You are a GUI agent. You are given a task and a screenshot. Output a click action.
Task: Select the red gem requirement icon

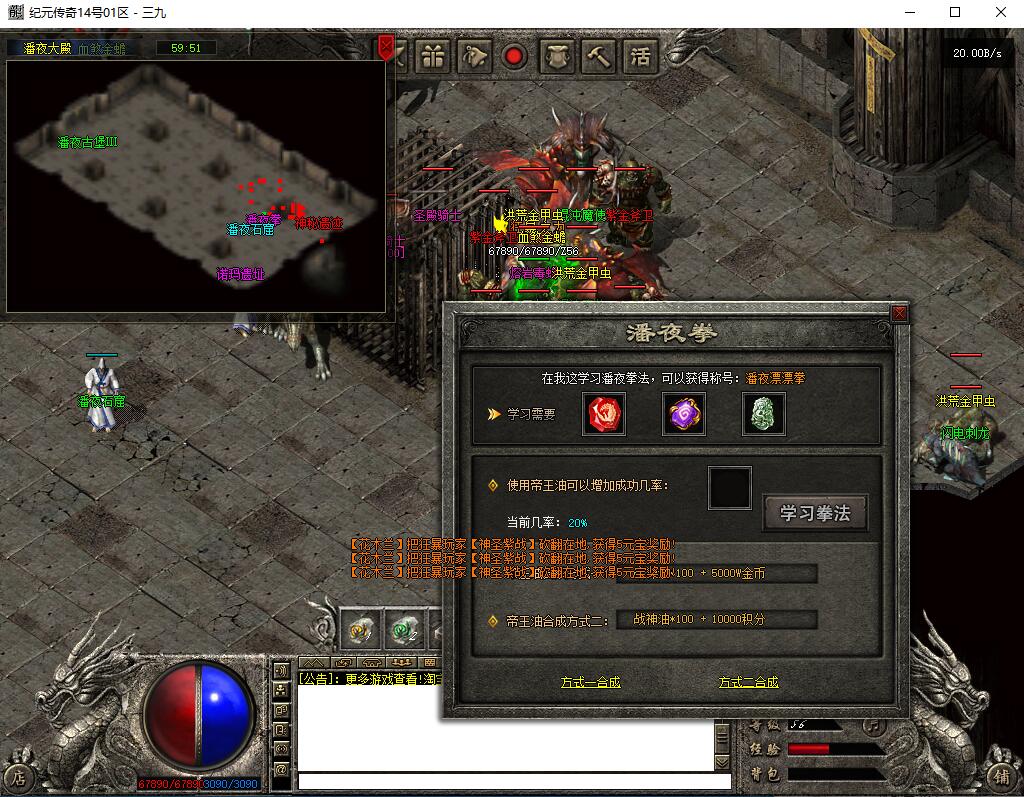pos(604,415)
